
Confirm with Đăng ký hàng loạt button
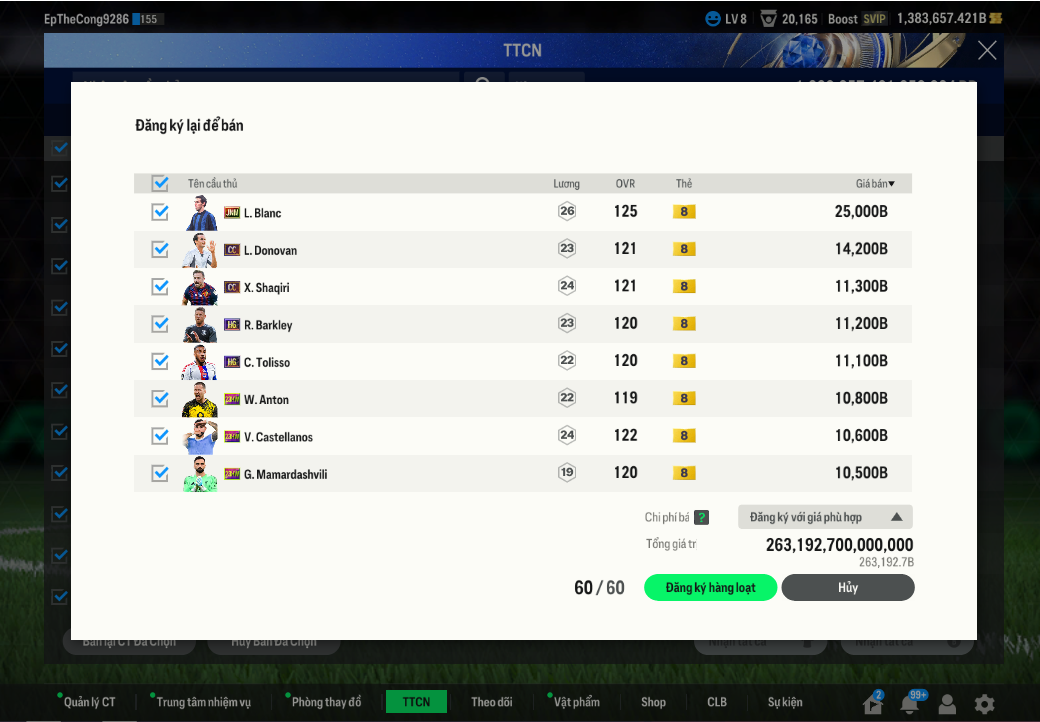tap(710, 588)
